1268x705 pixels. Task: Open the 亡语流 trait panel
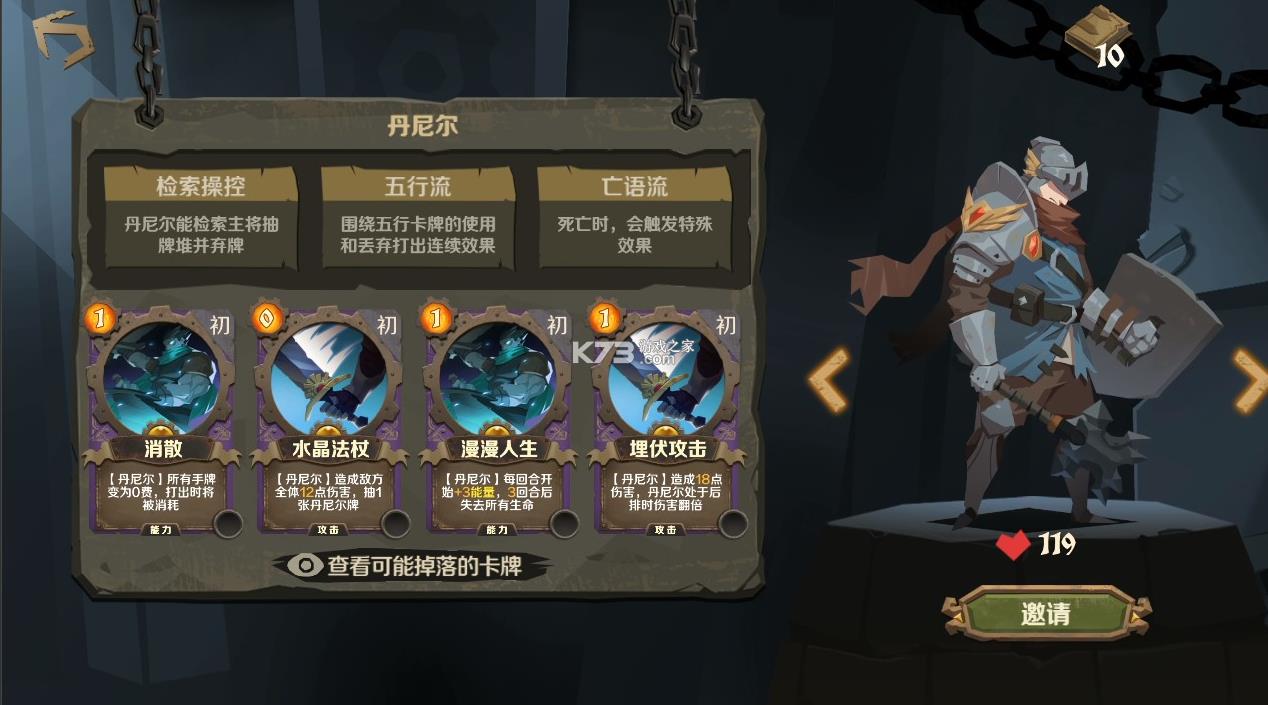[x=634, y=217]
